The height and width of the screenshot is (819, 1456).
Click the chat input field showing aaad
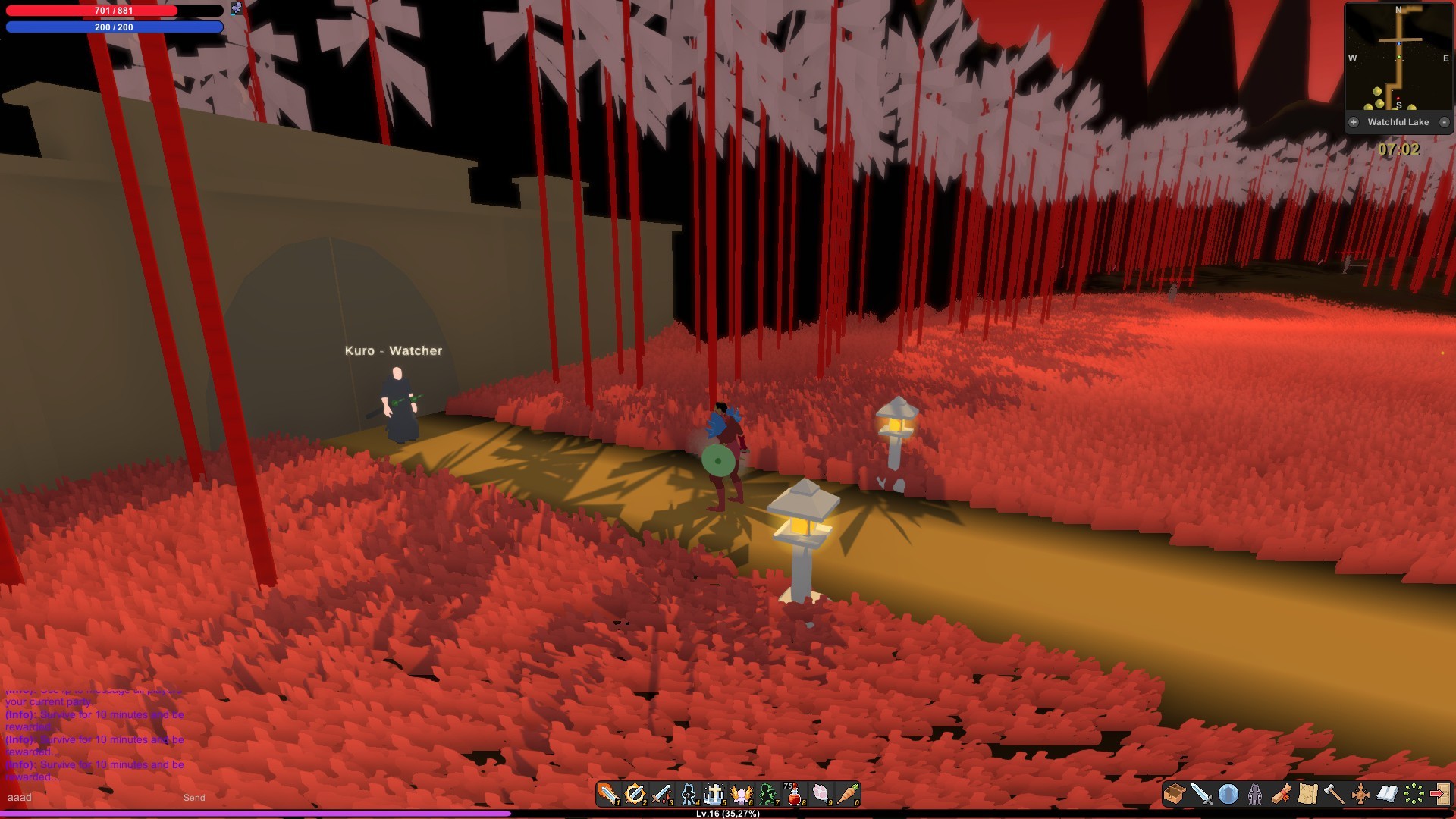[76, 798]
